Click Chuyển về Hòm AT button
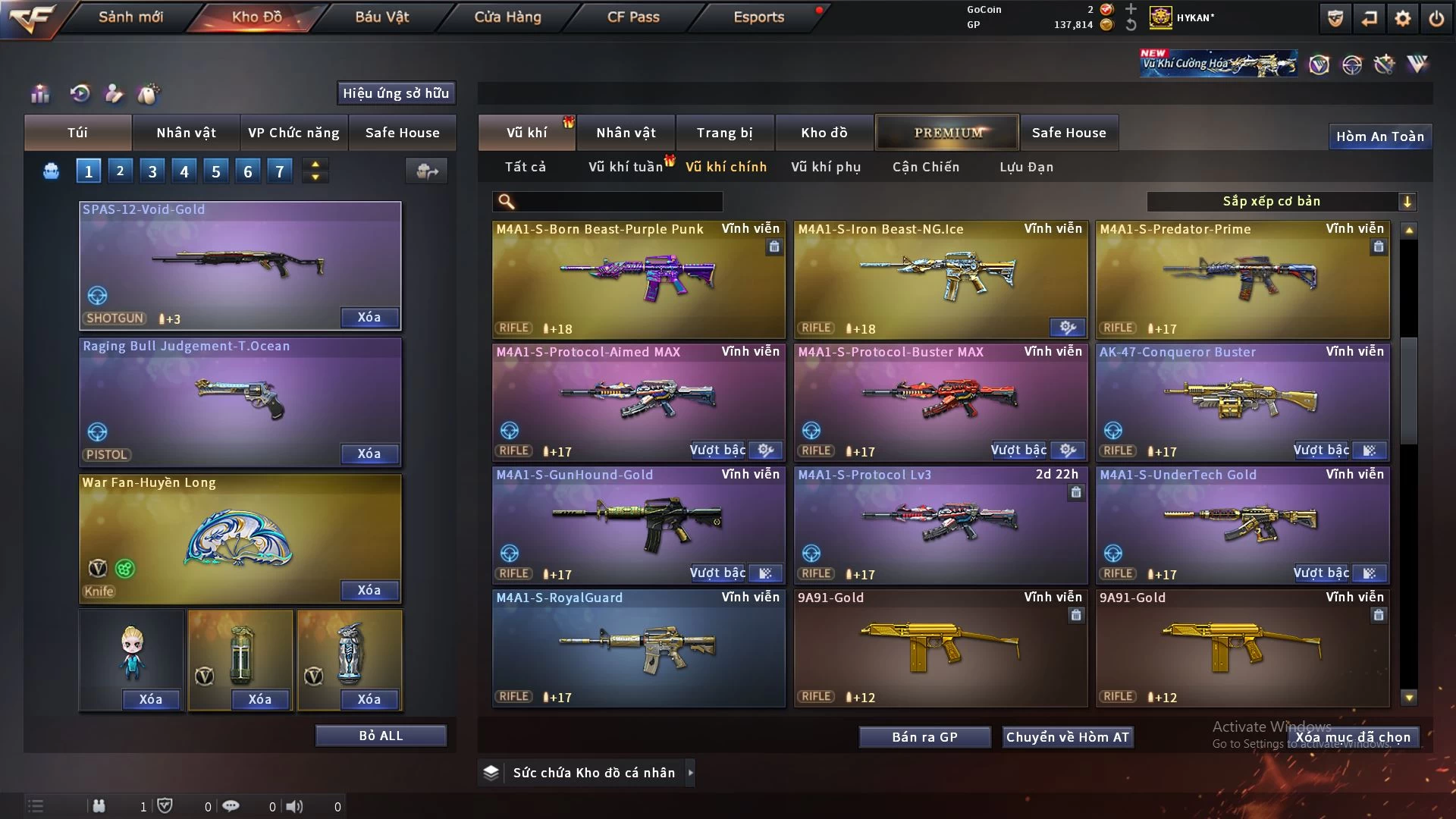Viewport: 1456px width, 819px height. click(1067, 737)
